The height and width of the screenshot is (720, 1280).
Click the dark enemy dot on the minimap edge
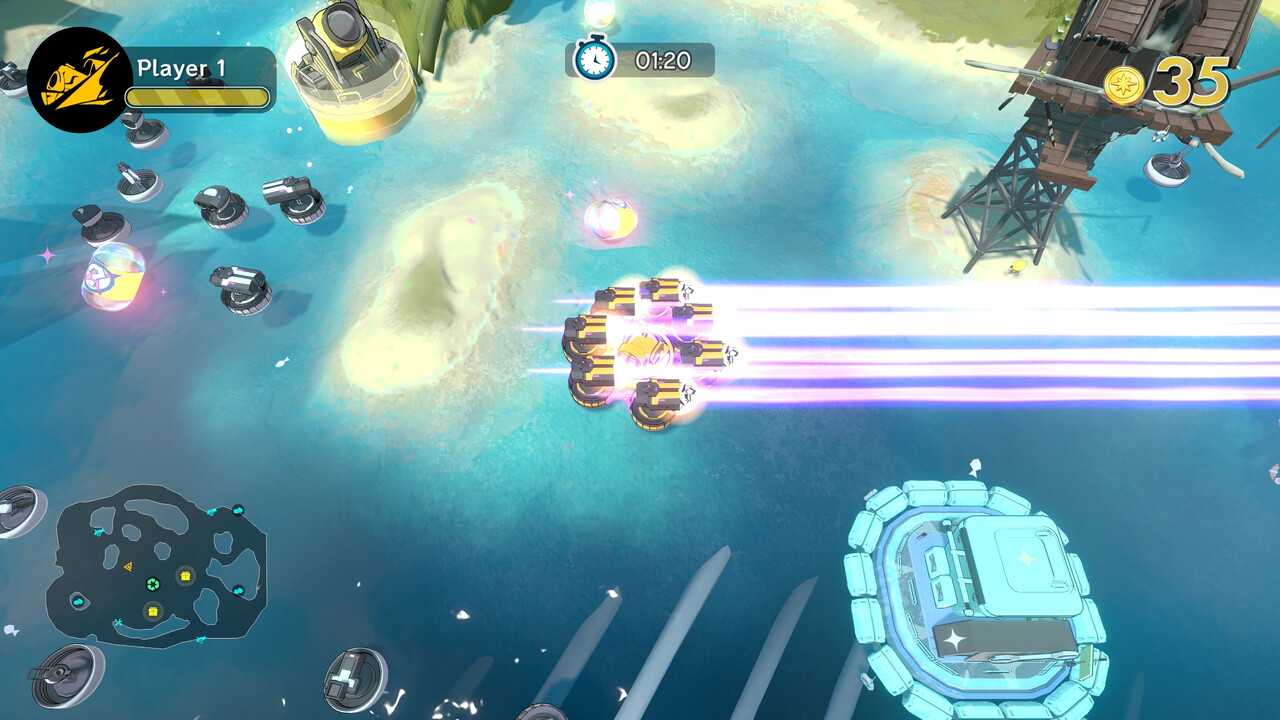click(x=238, y=511)
